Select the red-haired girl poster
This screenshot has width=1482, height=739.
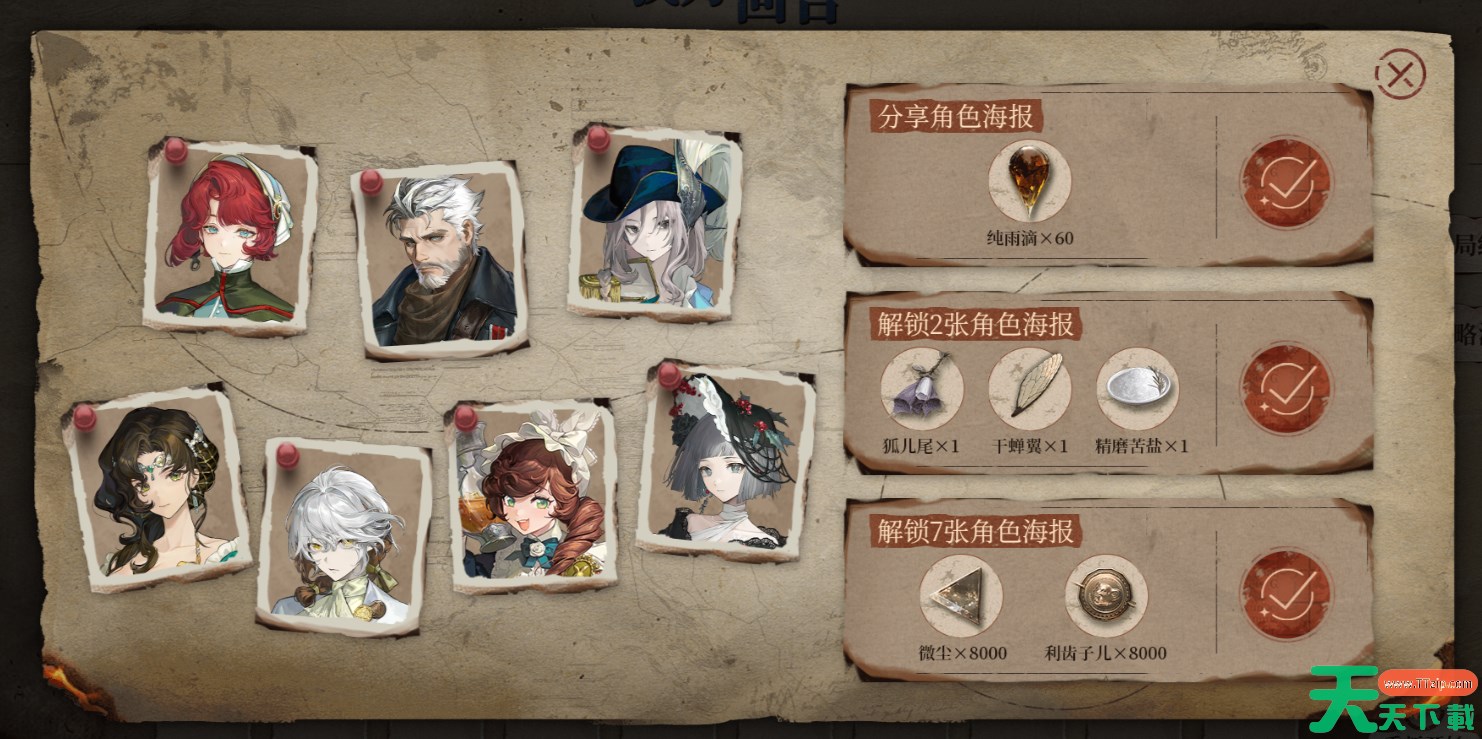point(231,238)
